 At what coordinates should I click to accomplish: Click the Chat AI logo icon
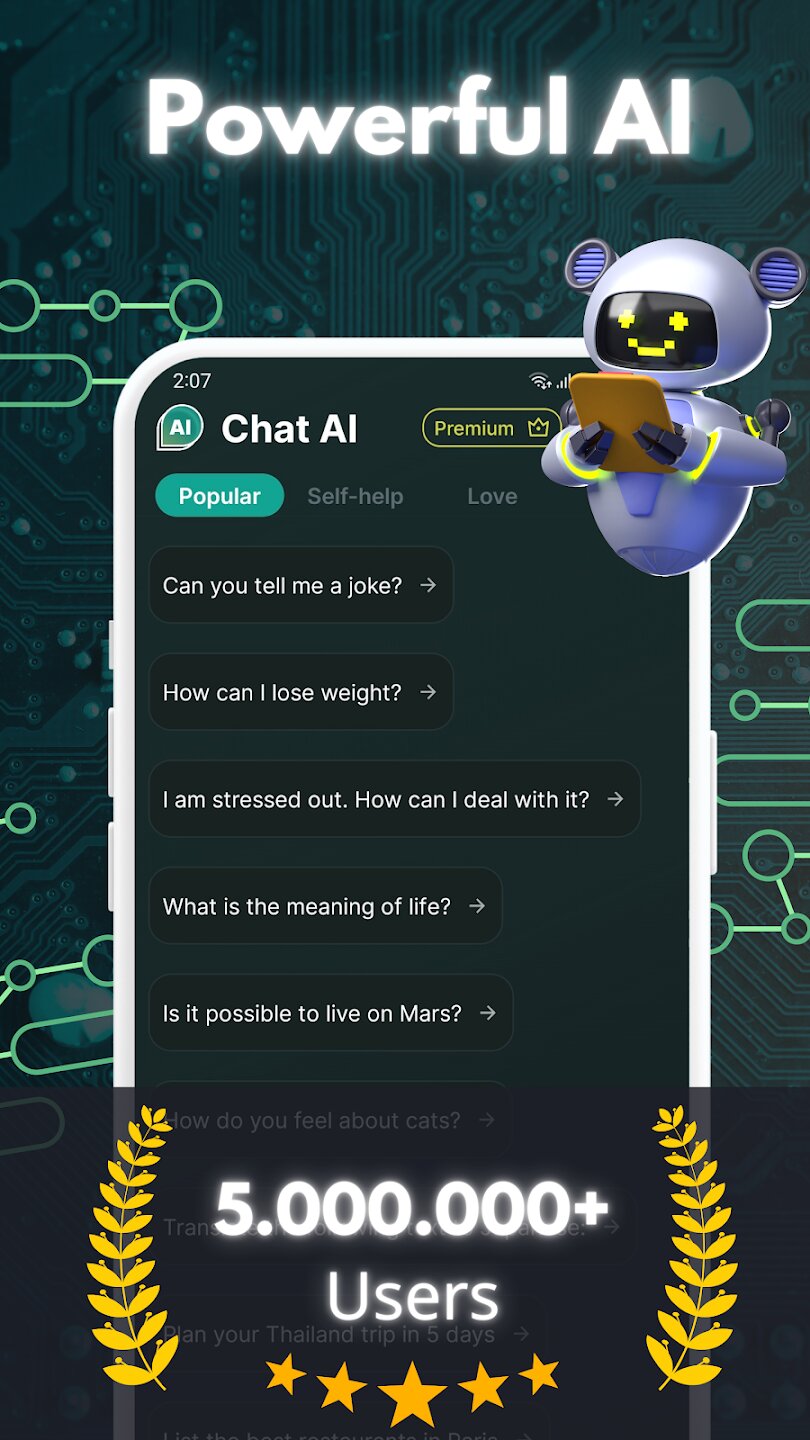(x=180, y=428)
